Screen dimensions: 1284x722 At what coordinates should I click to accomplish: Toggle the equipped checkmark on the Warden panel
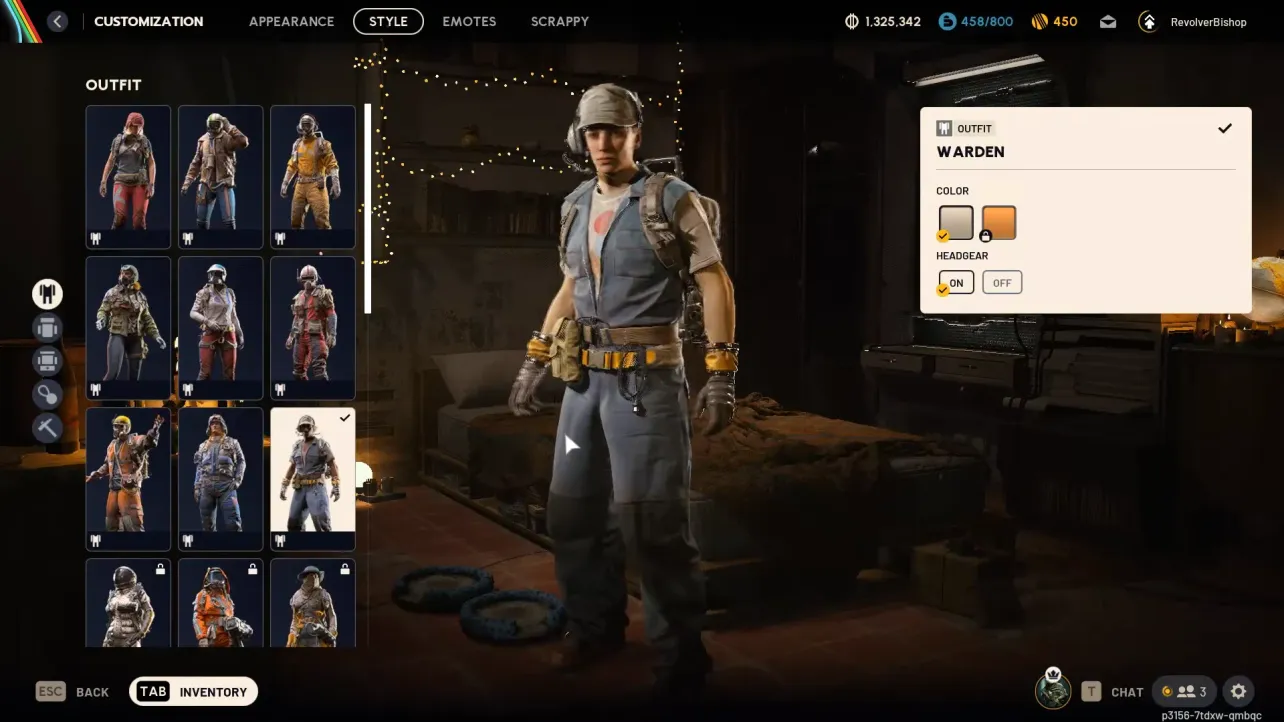[1224, 128]
